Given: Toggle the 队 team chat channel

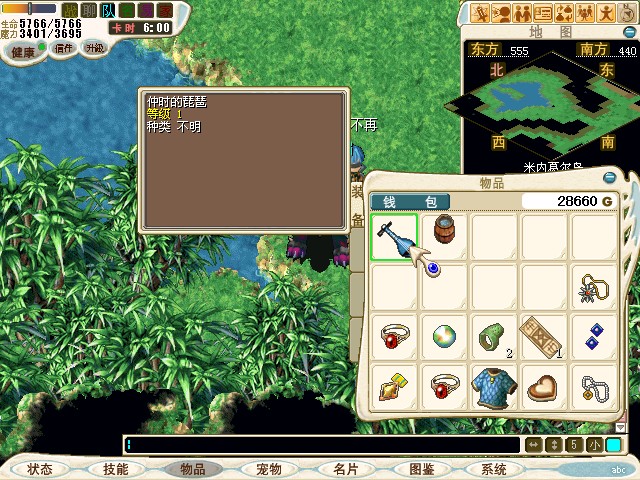Looking at the screenshot, I should [108, 10].
